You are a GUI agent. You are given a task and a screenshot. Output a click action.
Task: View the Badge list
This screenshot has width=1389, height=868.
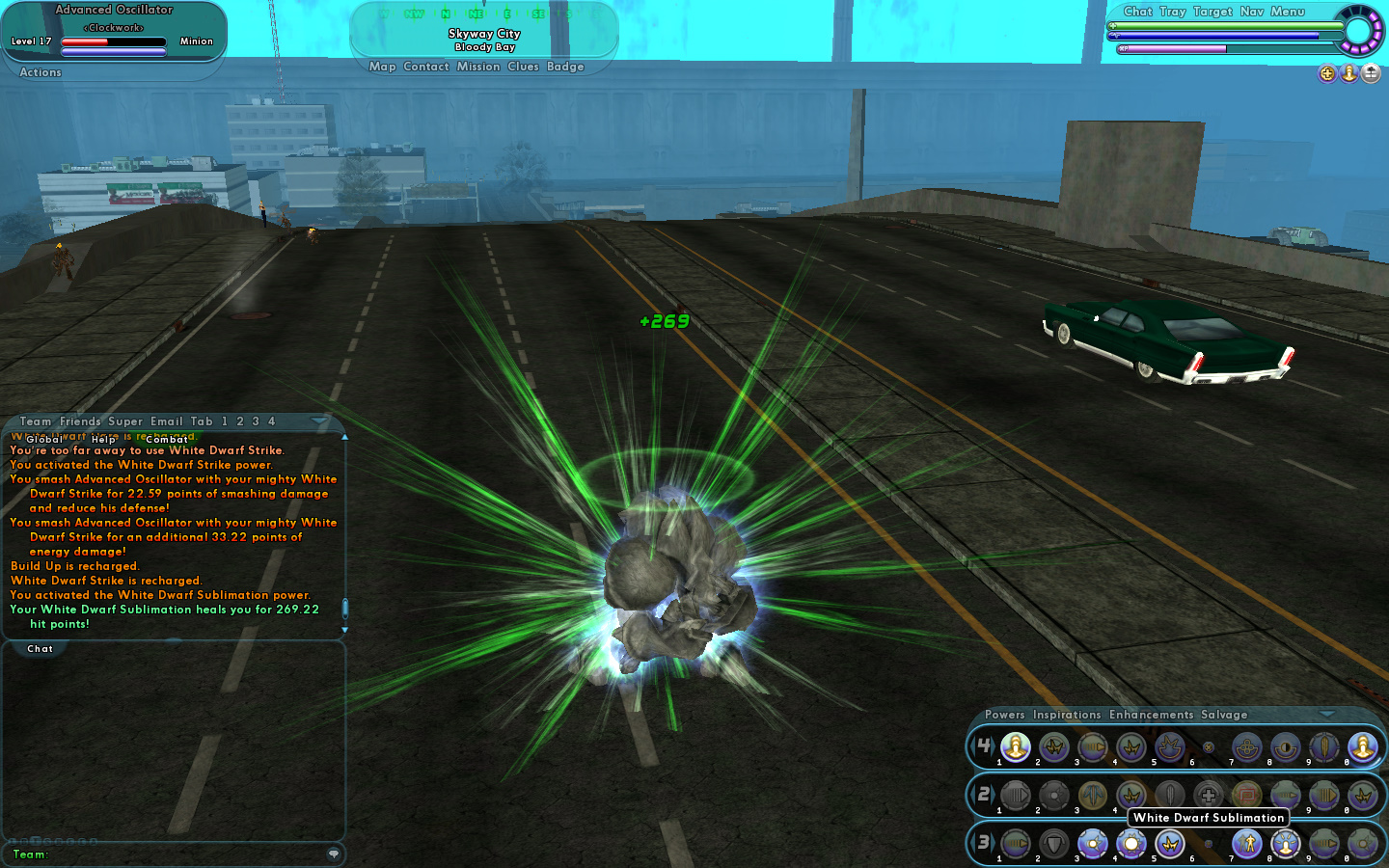(x=565, y=67)
